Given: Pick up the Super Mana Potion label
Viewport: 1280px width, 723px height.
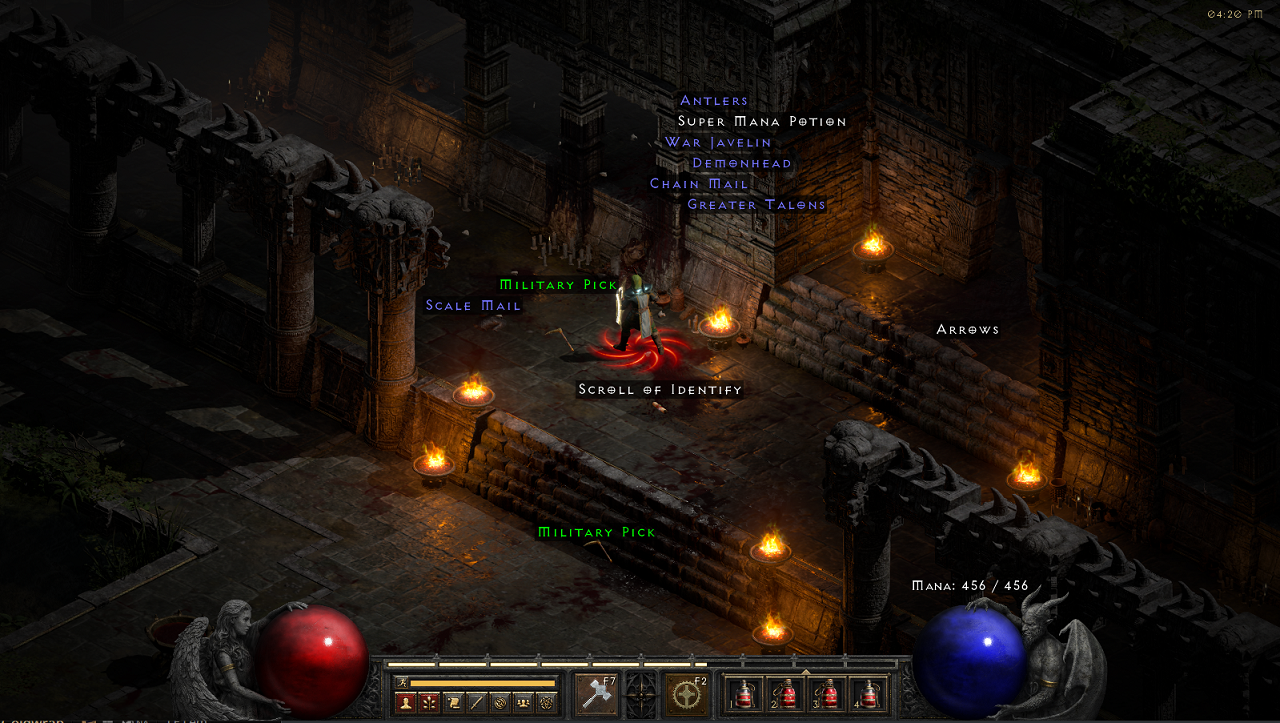Looking at the screenshot, I should [x=762, y=121].
